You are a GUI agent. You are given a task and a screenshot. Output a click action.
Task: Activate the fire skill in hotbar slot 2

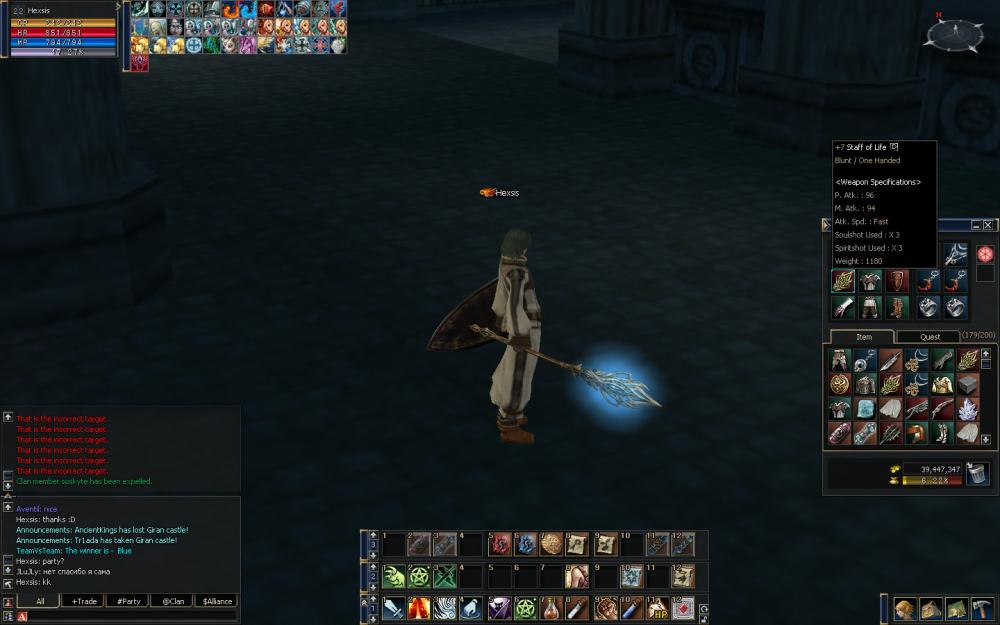420,607
